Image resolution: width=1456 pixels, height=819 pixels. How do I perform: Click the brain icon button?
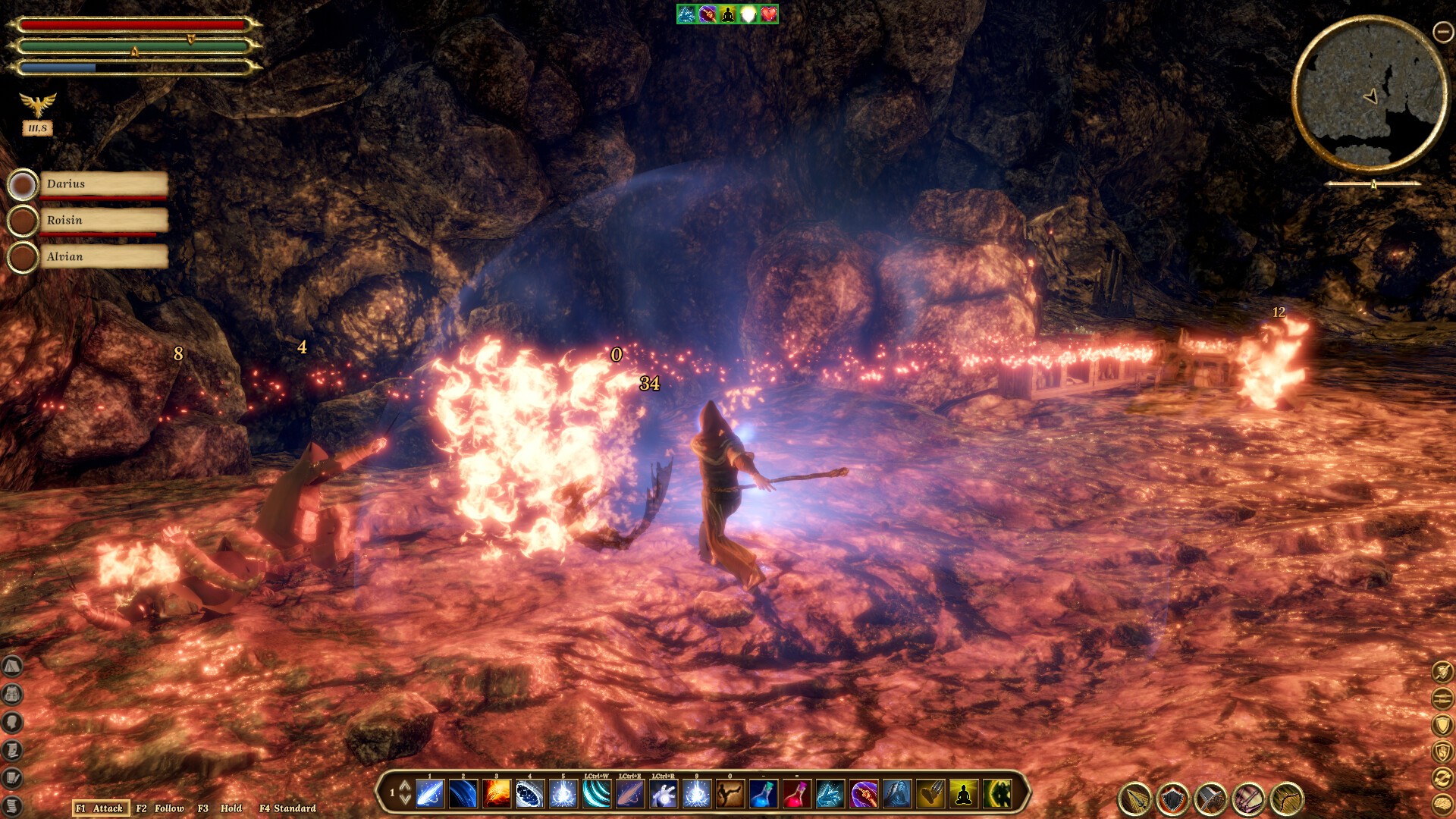coord(1442,804)
